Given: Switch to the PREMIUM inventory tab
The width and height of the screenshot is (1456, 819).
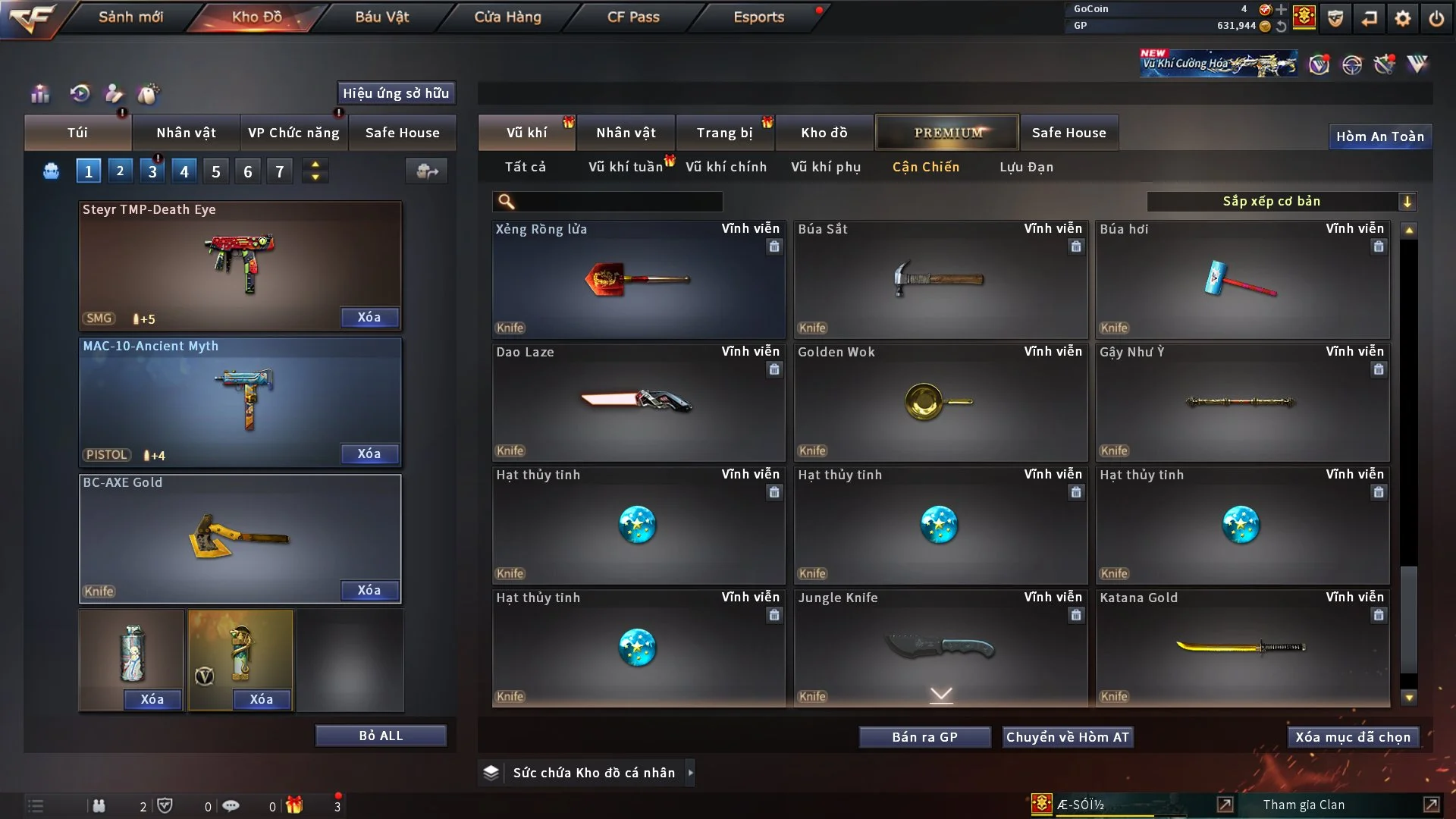Looking at the screenshot, I should [947, 133].
